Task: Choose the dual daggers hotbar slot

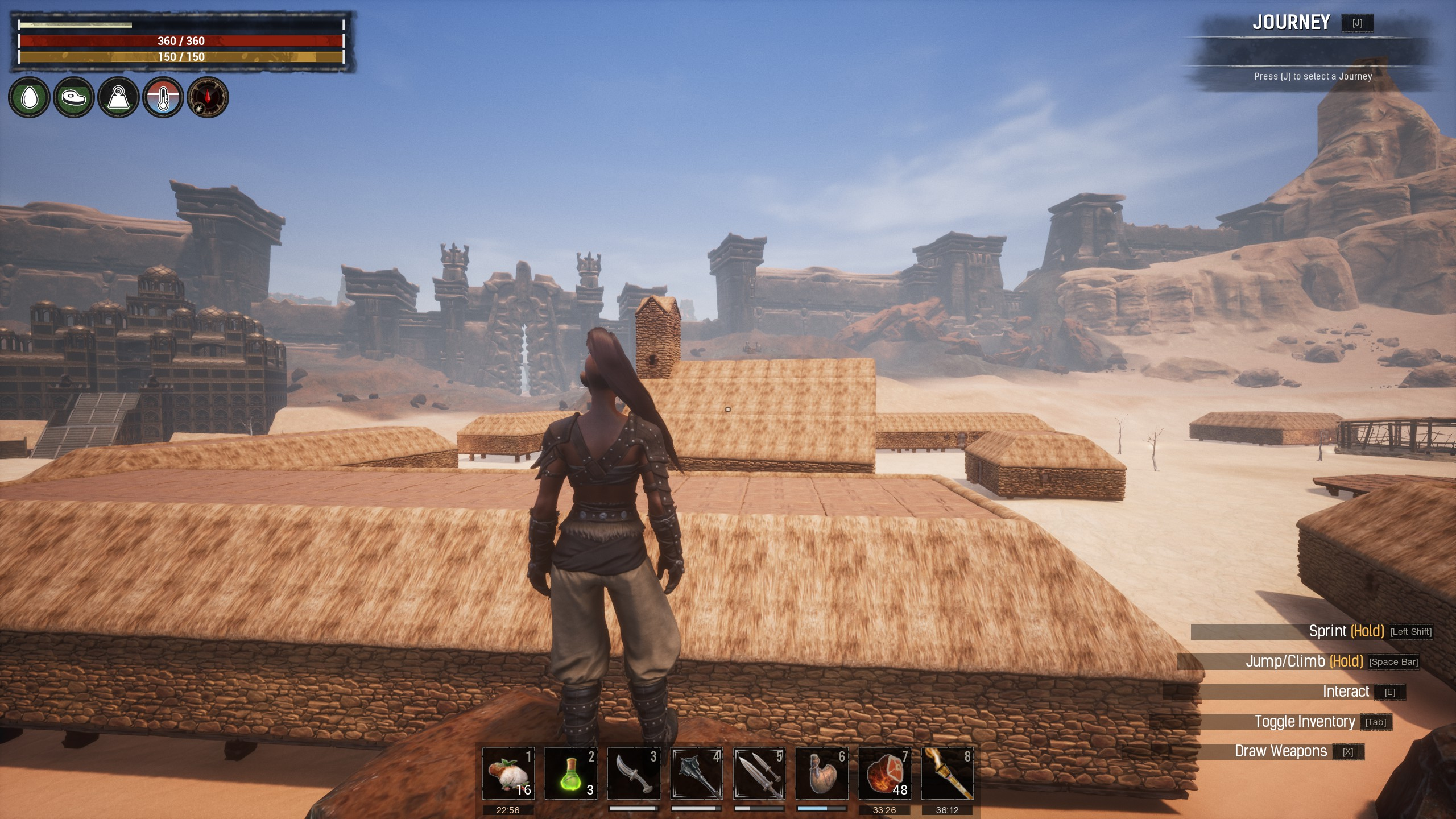Action: (x=759, y=773)
